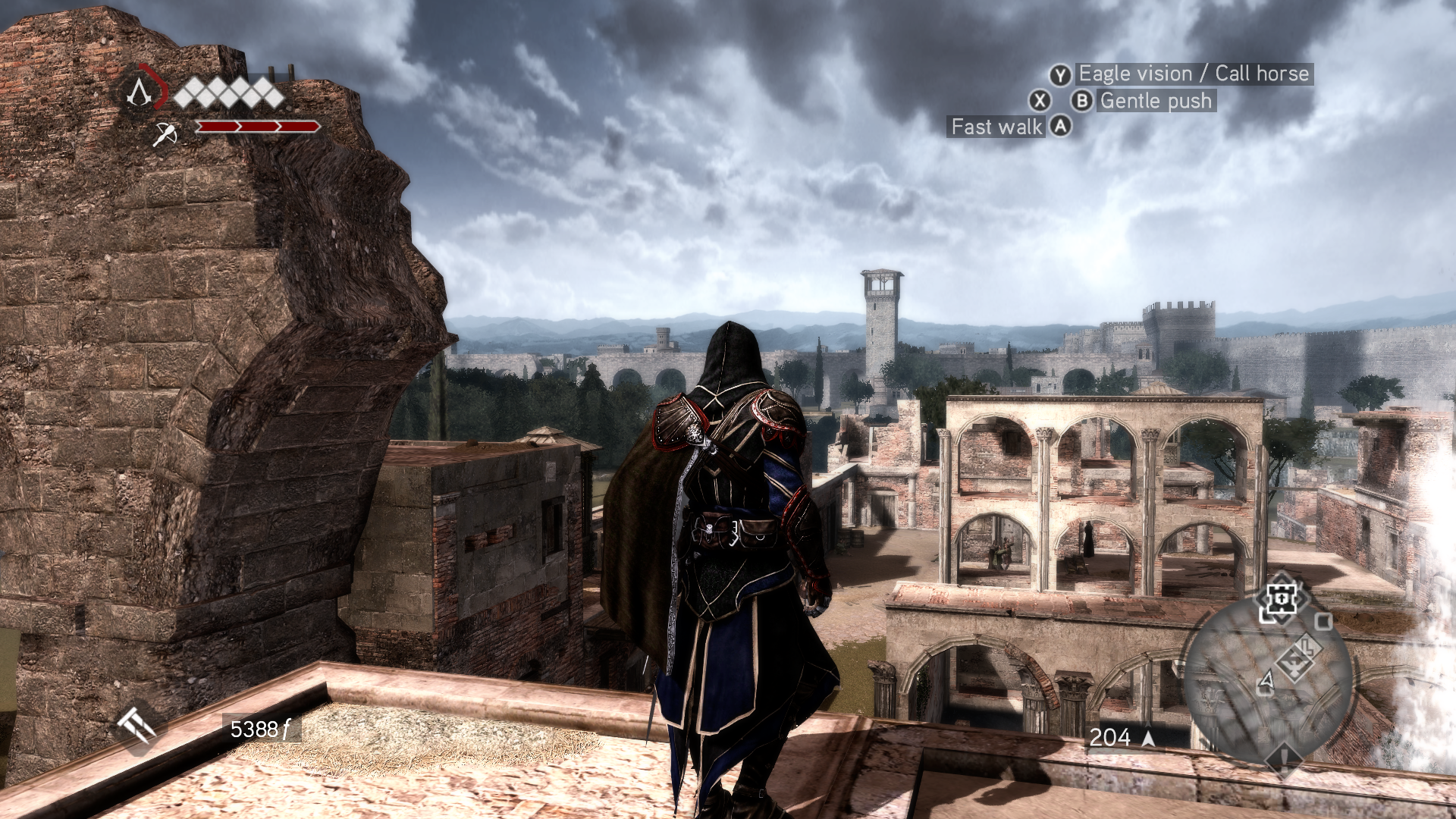Image resolution: width=1456 pixels, height=819 pixels.
Task: Open the circular minimap
Action: 1268,679
